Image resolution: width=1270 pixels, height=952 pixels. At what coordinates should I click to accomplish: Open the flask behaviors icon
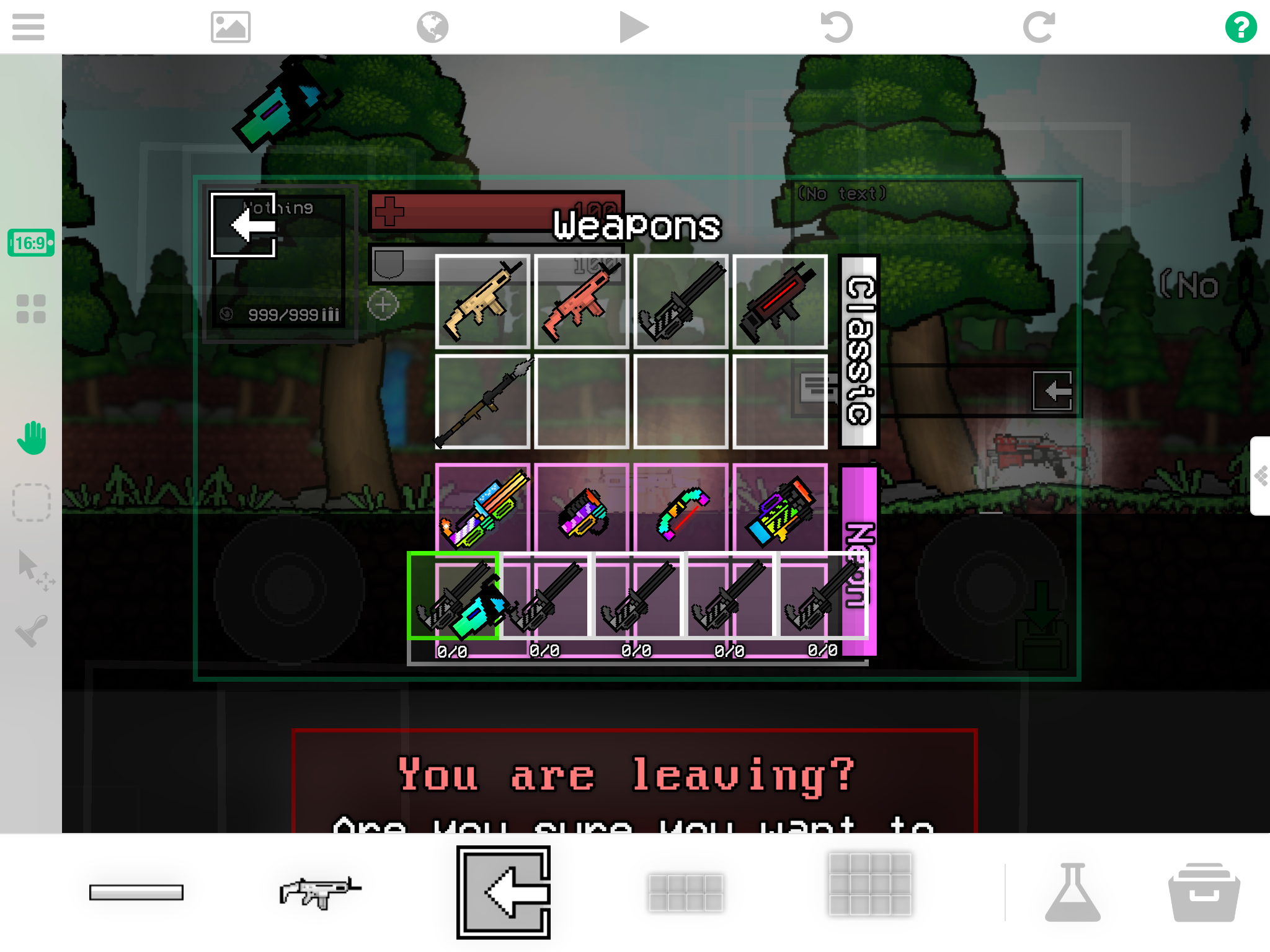[x=1072, y=892]
